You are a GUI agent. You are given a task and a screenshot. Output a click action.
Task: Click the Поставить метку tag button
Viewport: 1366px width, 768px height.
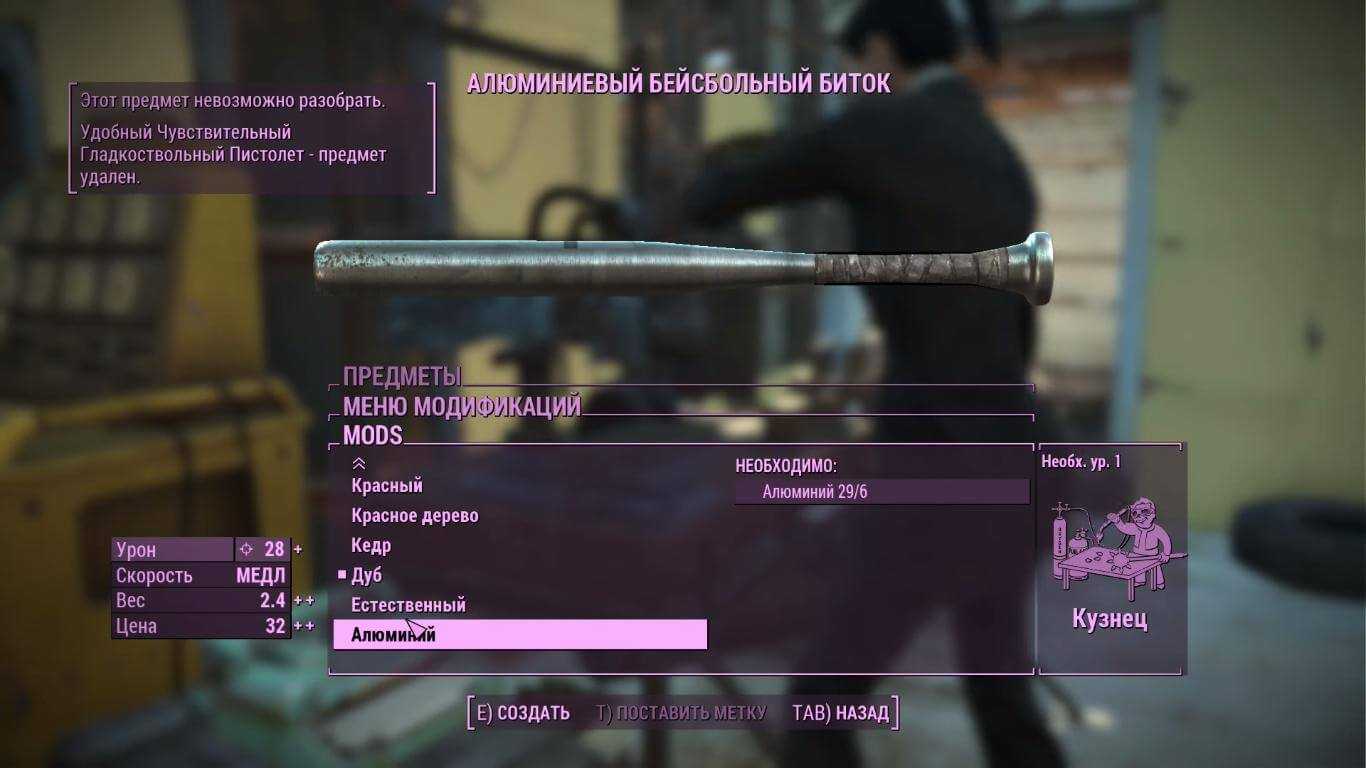point(681,713)
